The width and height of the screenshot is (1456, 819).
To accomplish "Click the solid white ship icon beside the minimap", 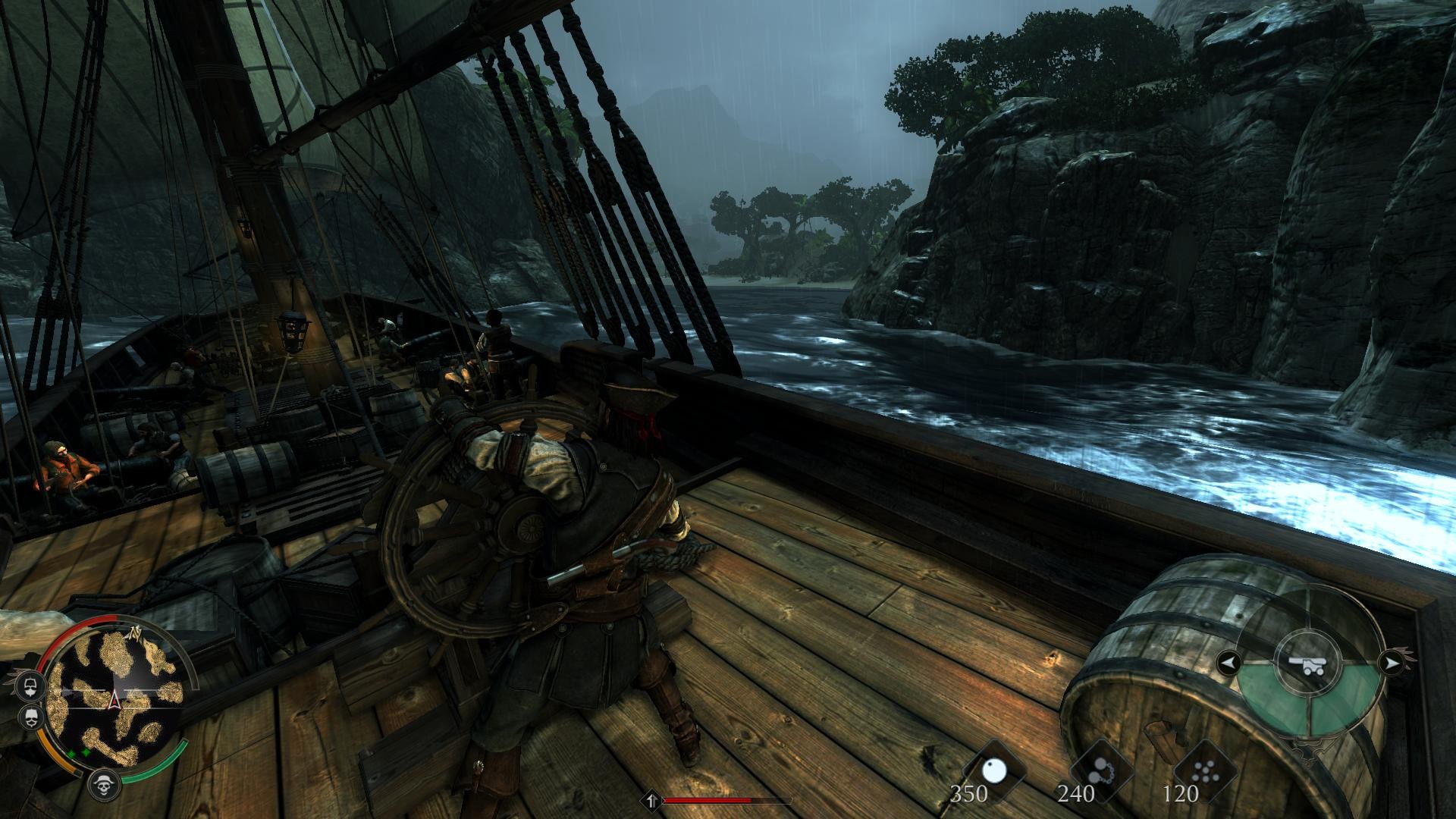I will tap(31, 717).
